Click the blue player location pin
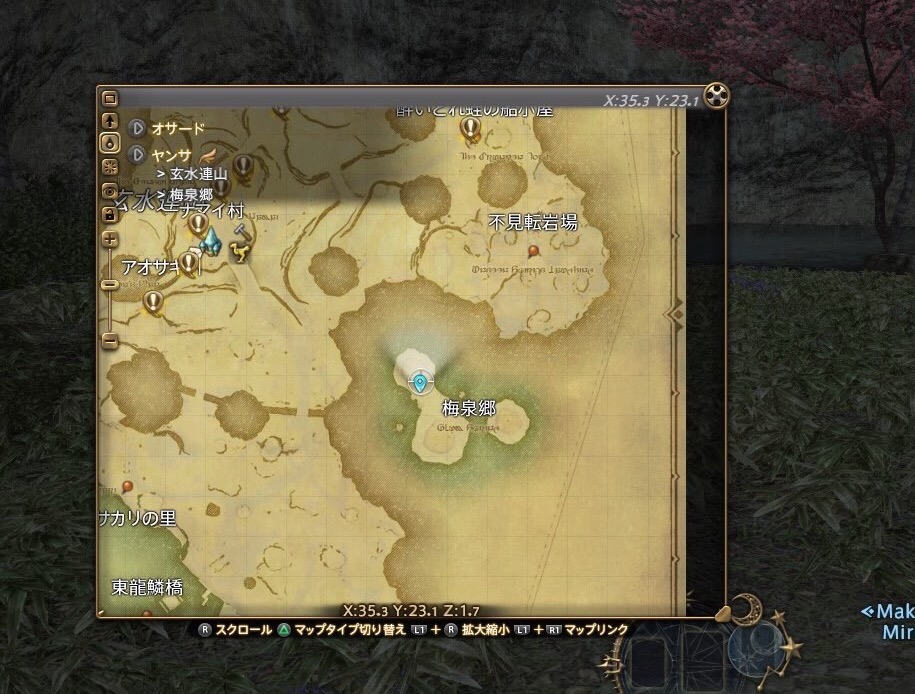 click(x=420, y=381)
